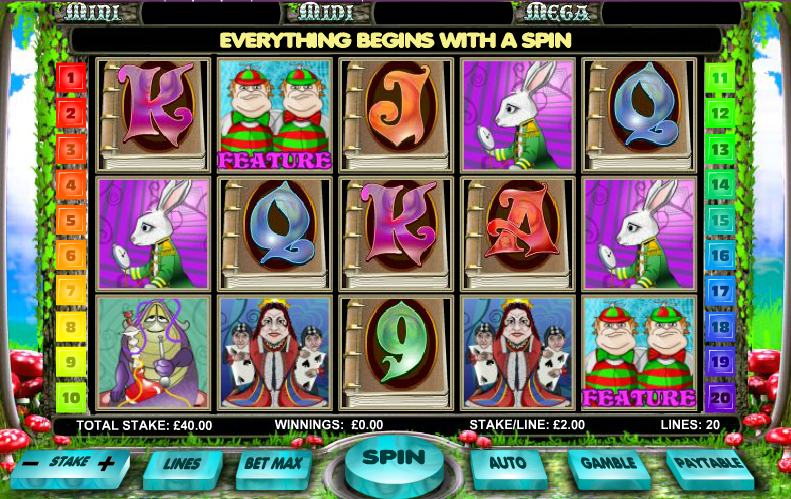Select payline number 11 marker
Image resolution: width=791 pixels, height=499 pixels.
click(720, 76)
